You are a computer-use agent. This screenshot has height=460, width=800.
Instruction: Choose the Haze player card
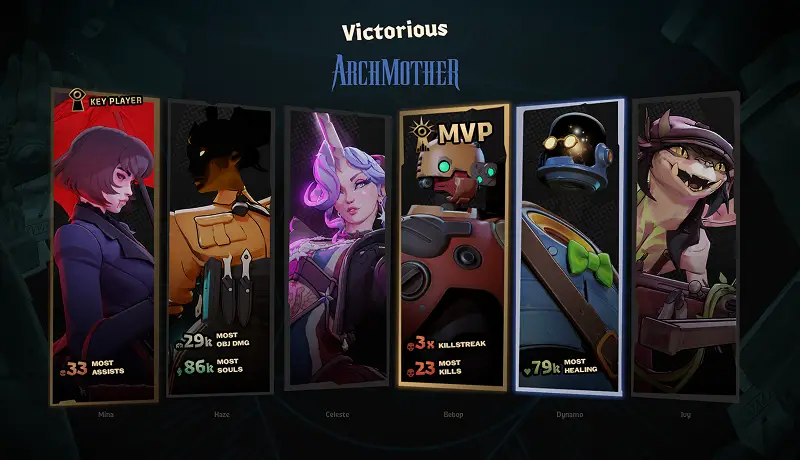(x=220, y=245)
